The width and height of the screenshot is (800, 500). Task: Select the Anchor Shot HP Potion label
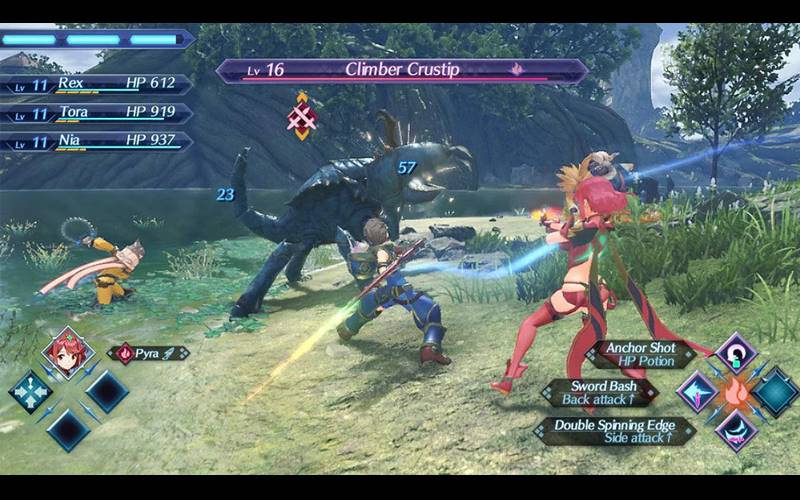(x=638, y=355)
